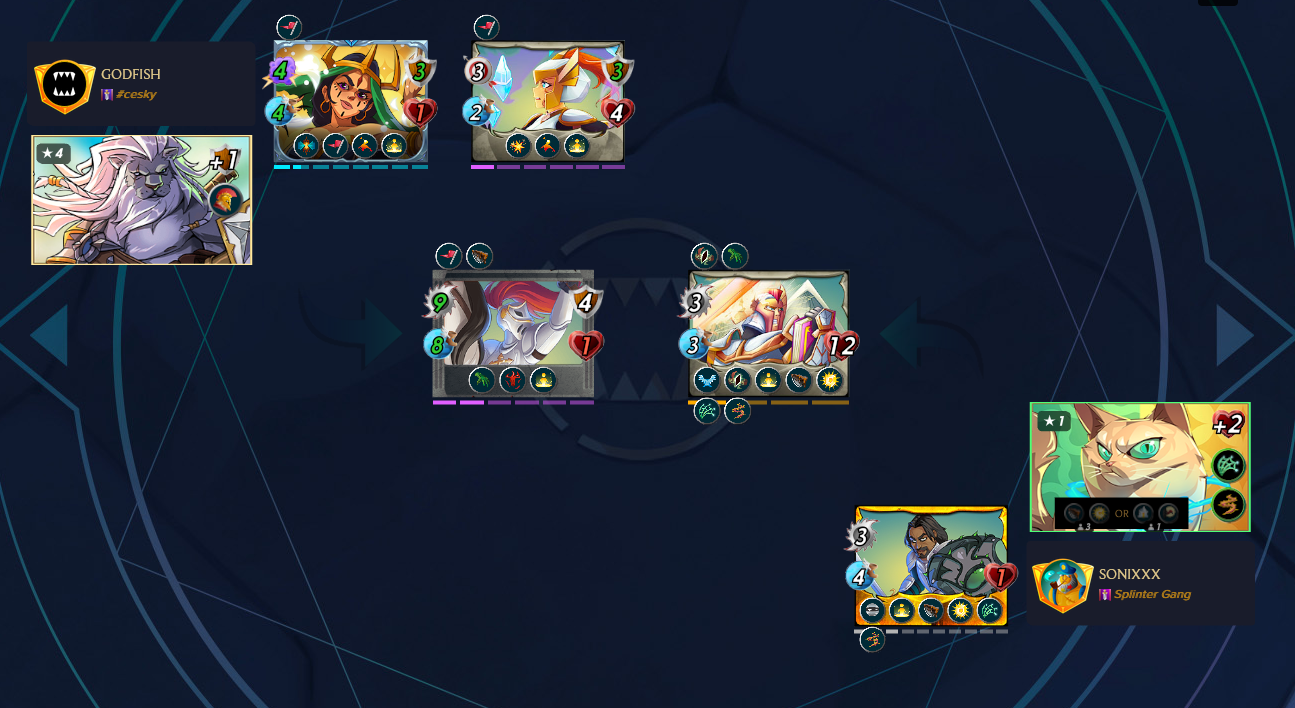Open the #cesky guild link
This screenshot has width=1295, height=708.
[x=135, y=95]
